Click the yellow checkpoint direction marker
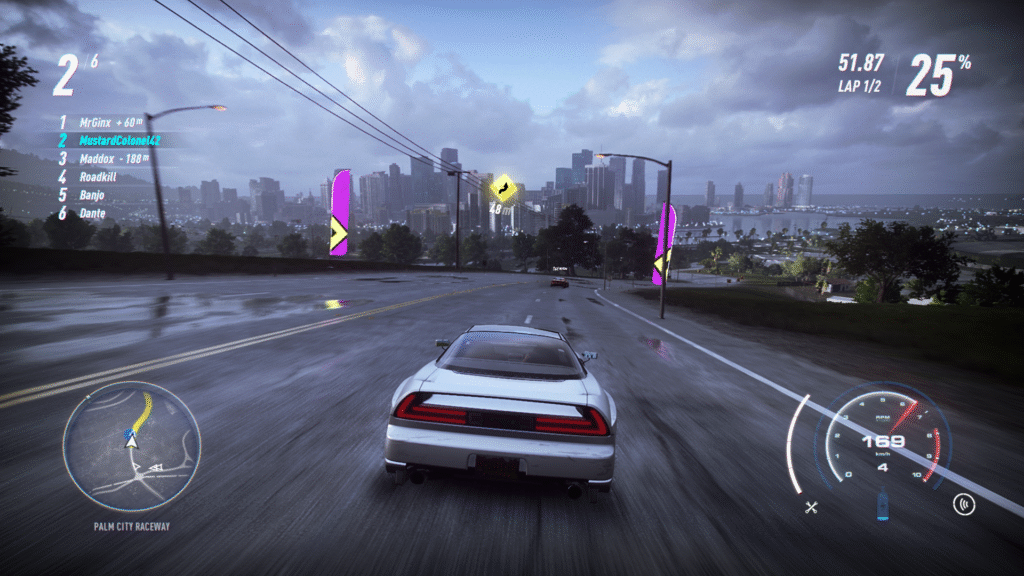The height and width of the screenshot is (576, 1024). [503, 187]
